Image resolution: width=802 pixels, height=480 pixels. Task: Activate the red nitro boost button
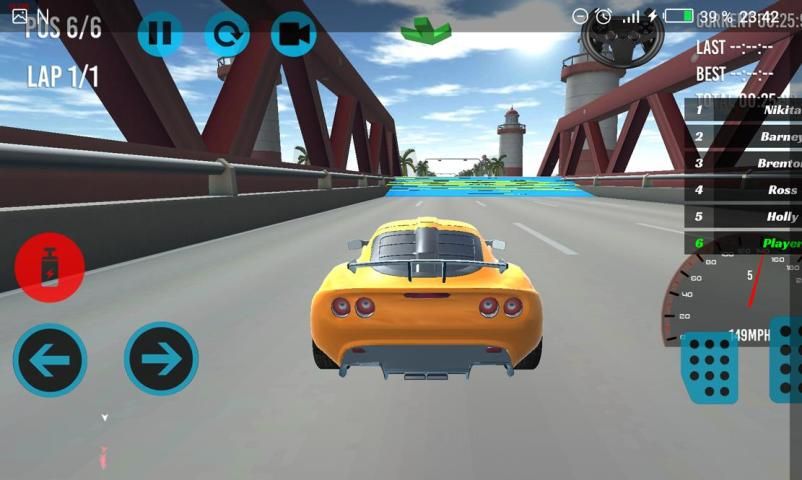(49, 267)
